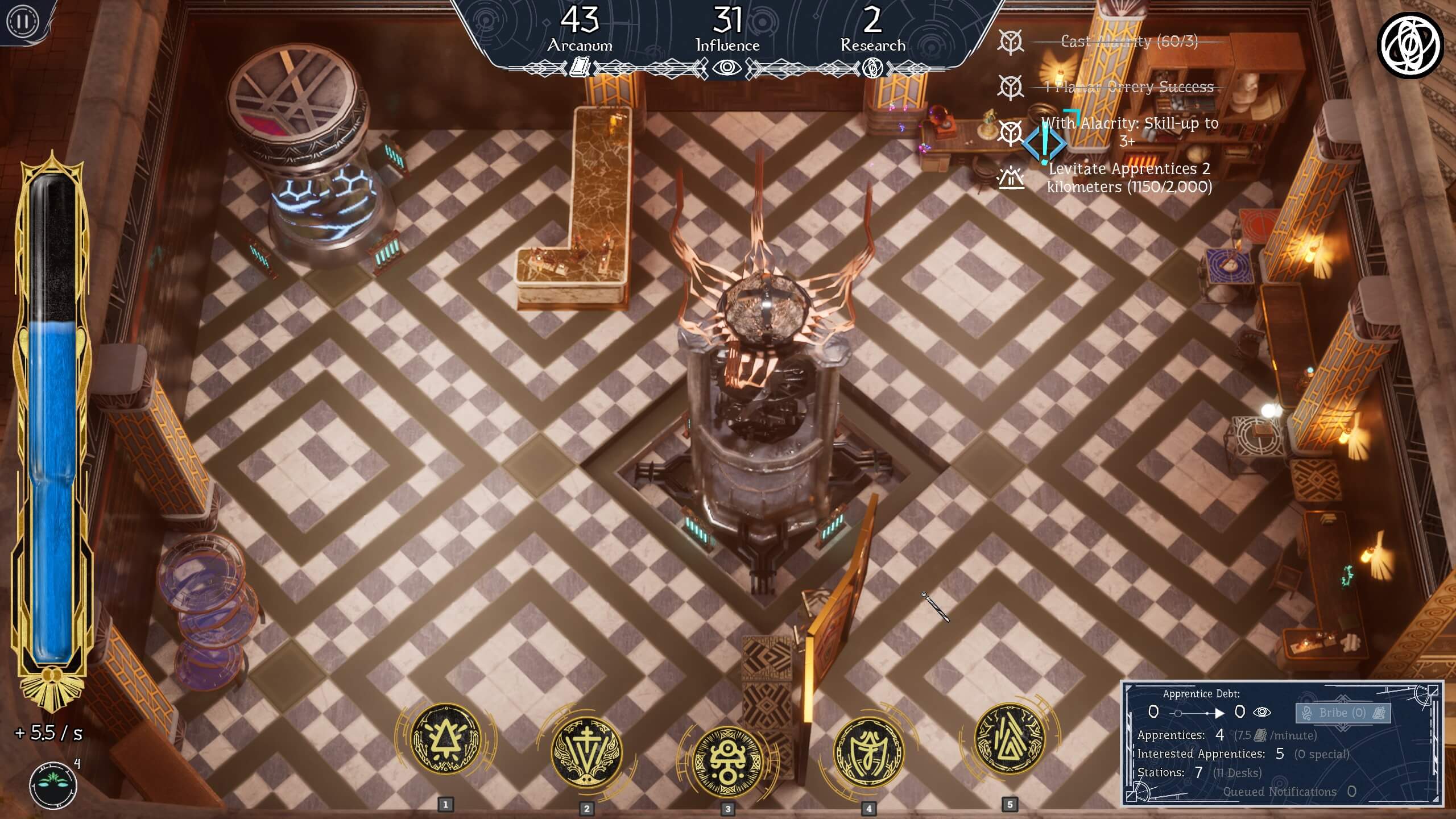The height and width of the screenshot is (819, 1456).
Task: Pause the game with the pause button
Action: (x=23, y=22)
